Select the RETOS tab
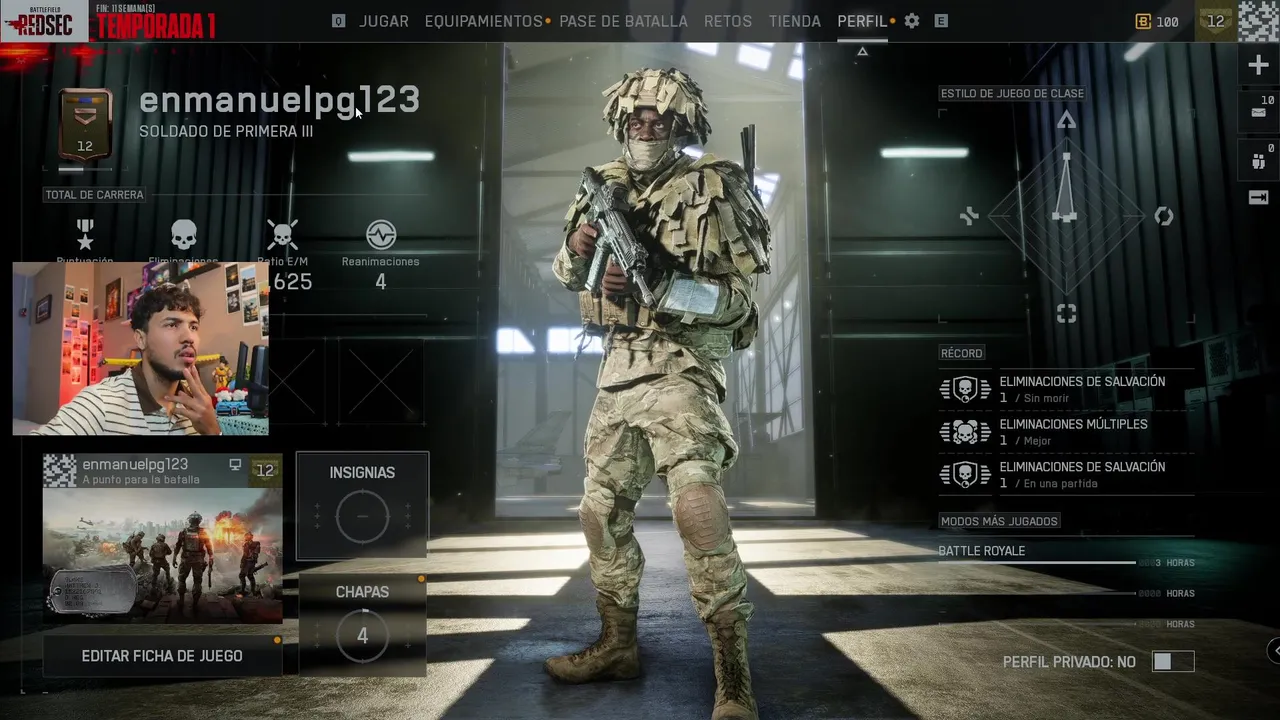The width and height of the screenshot is (1280, 720). pyautogui.click(x=728, y=21)
